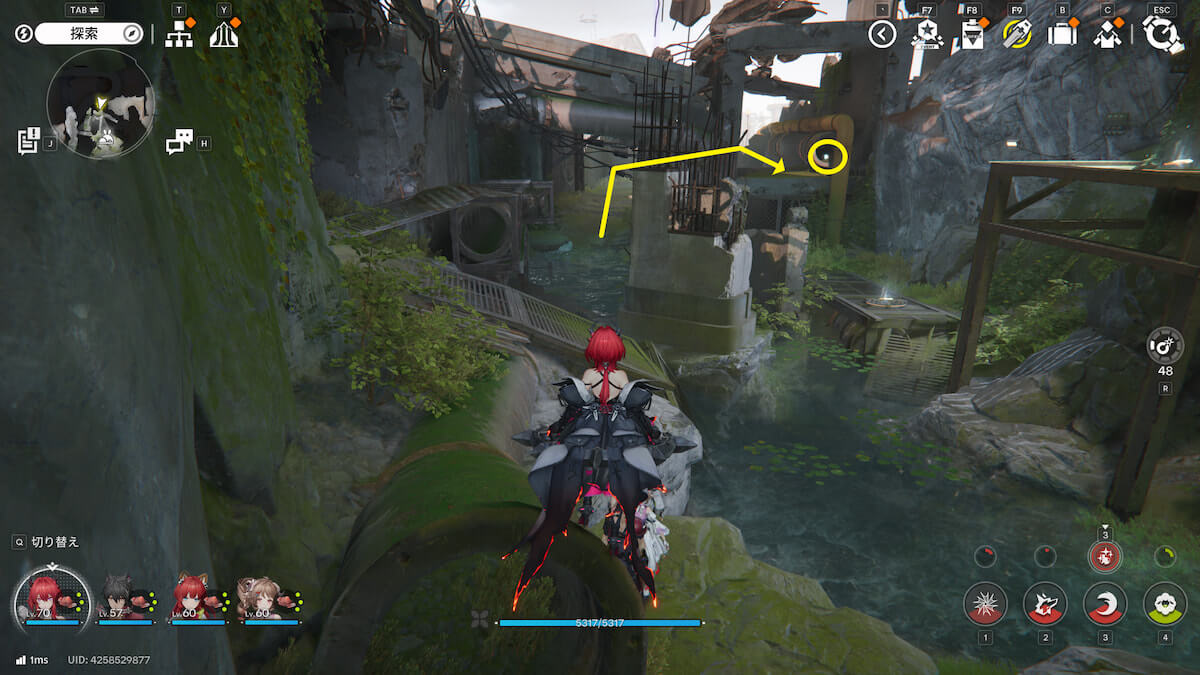The image size is (1200, 675).
Task: Switch to the level 60 brown-haired character
Action: pos(257,599)
